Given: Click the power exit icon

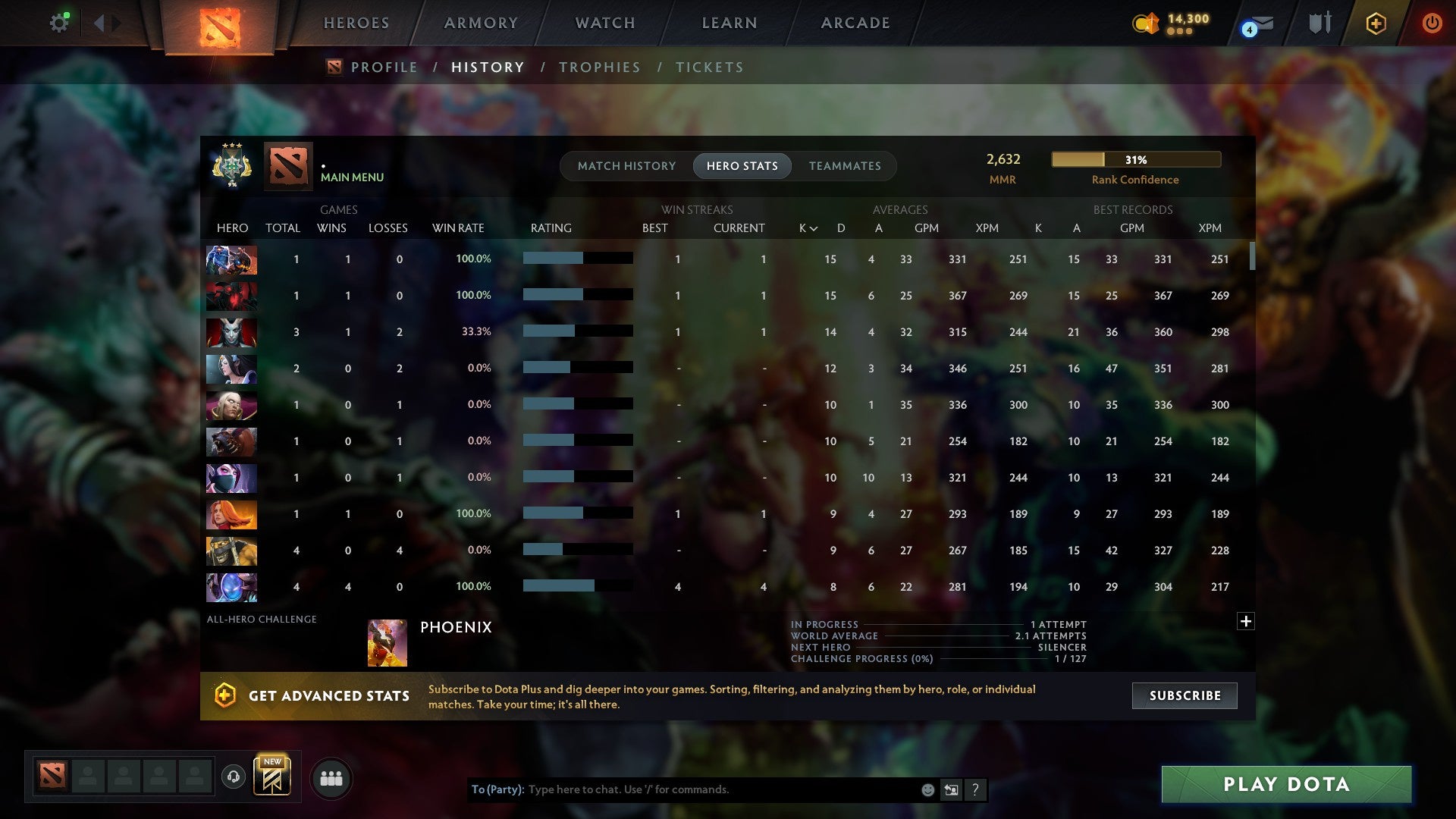Looking at the screenshot, I should (1432, 23).
